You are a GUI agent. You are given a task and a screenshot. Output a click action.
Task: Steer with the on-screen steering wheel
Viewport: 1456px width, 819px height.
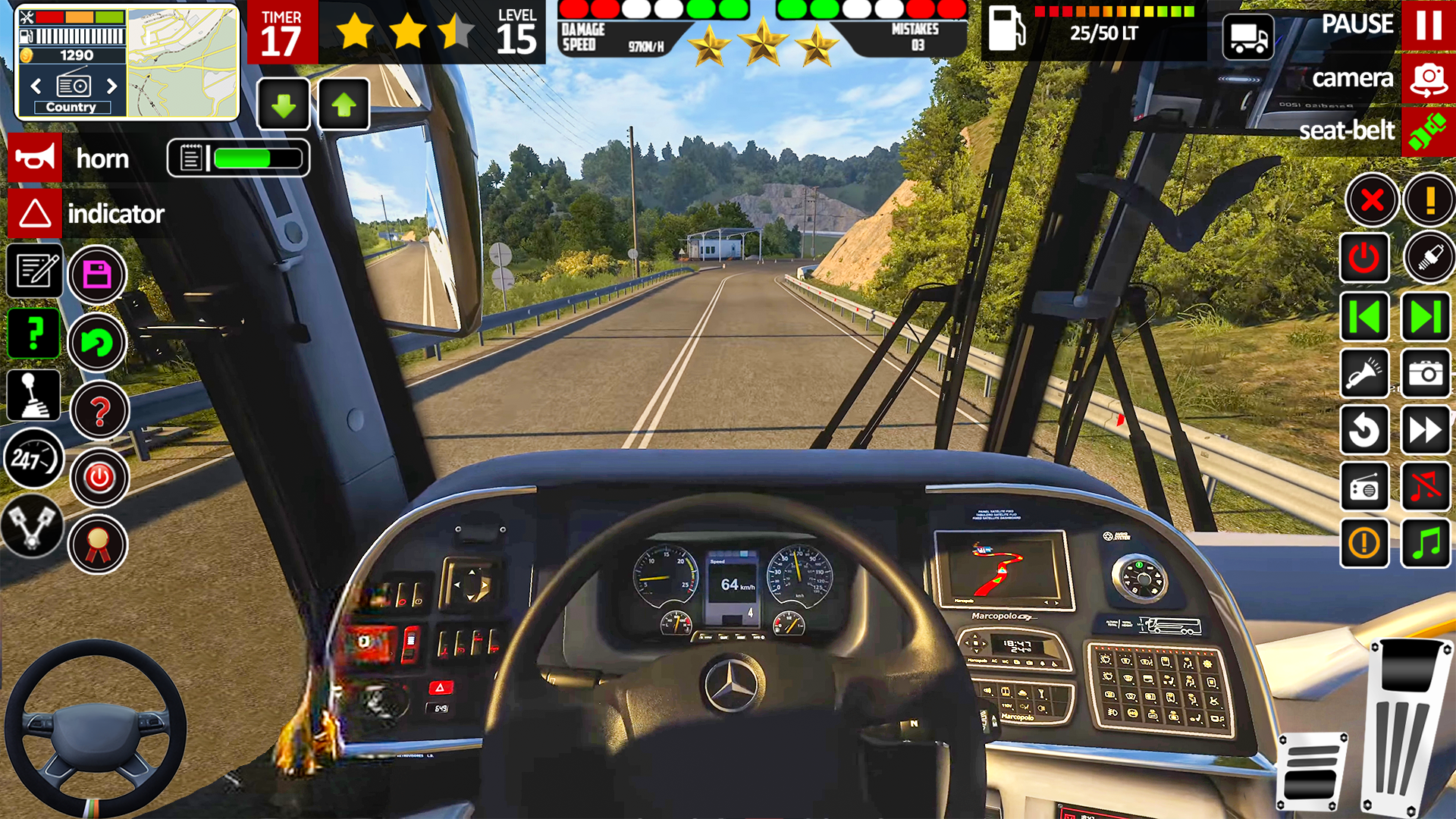pos(96,729)
